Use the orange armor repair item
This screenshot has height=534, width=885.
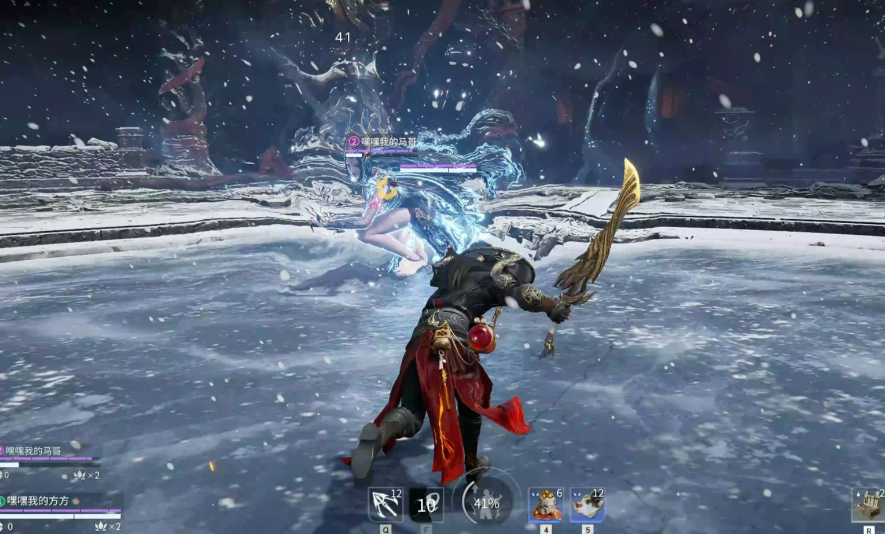[x=545, y=504]
